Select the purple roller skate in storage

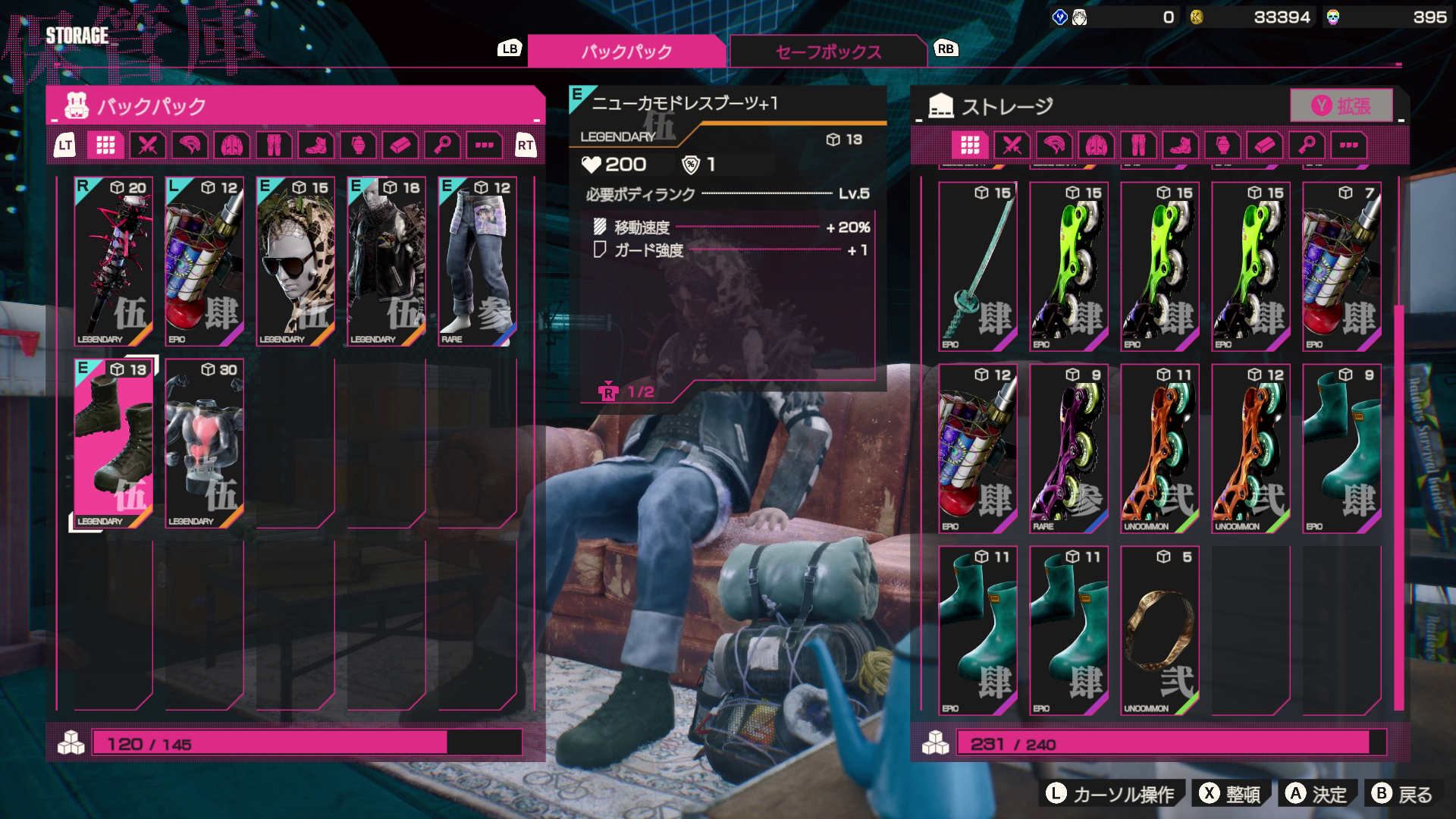(x=1068, y=449)
